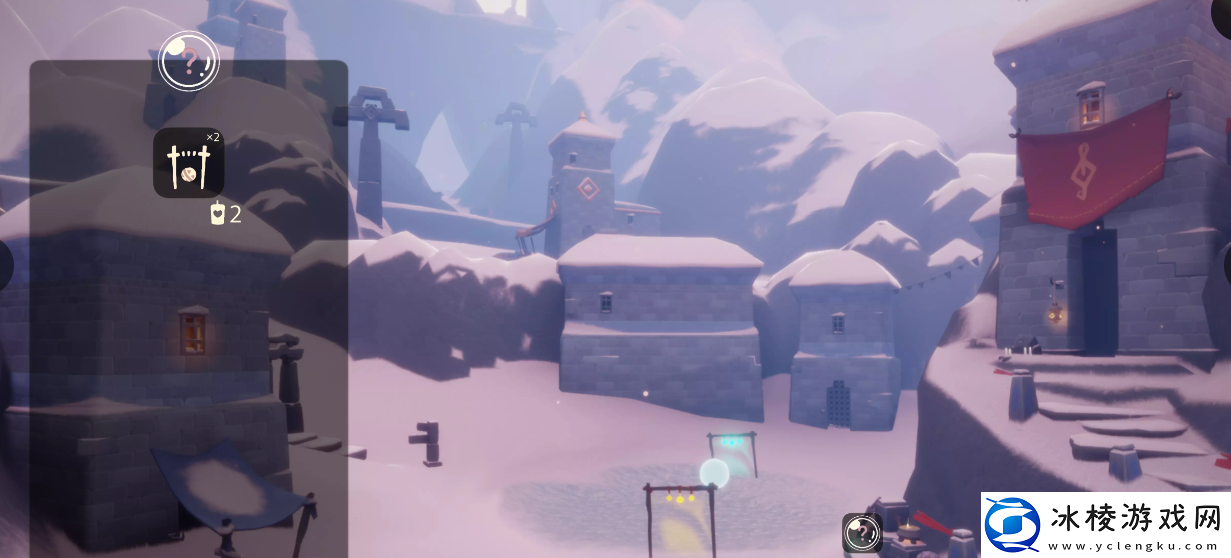Select the ball net prop item
Viewport: 1231px width, 558px height.
click(x=188, y=163)
